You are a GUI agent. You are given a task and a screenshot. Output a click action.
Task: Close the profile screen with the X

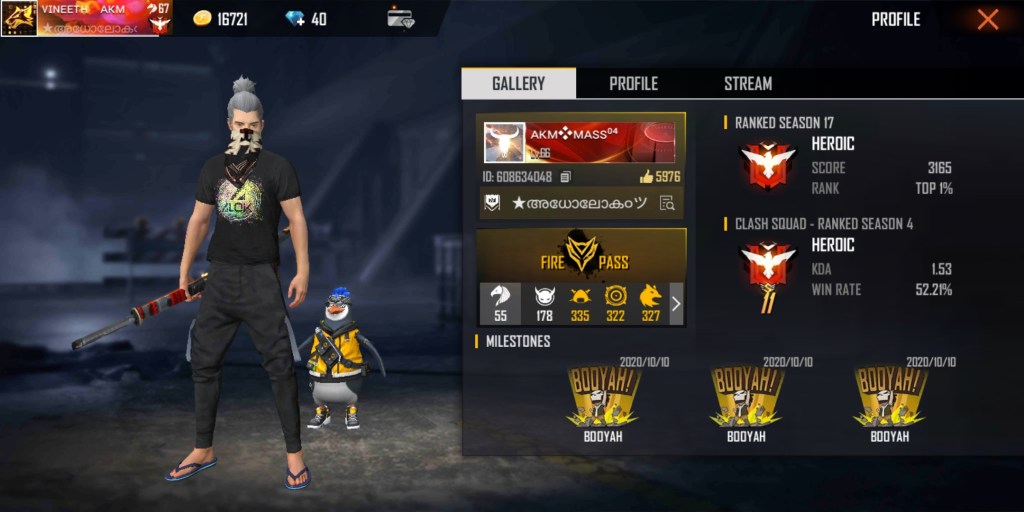(x=987, y=19)
